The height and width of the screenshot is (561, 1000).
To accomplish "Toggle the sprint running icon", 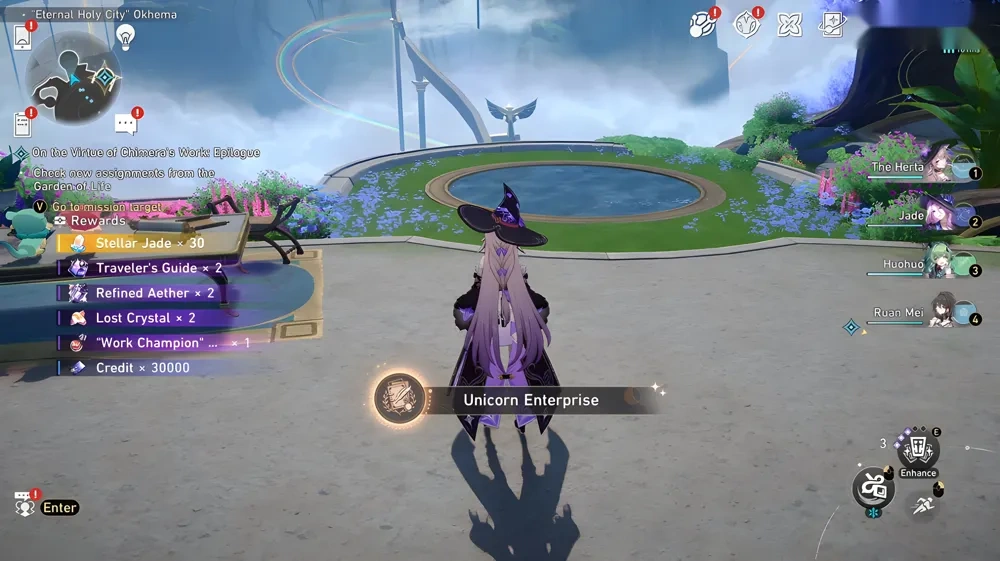I will [924, 504].
